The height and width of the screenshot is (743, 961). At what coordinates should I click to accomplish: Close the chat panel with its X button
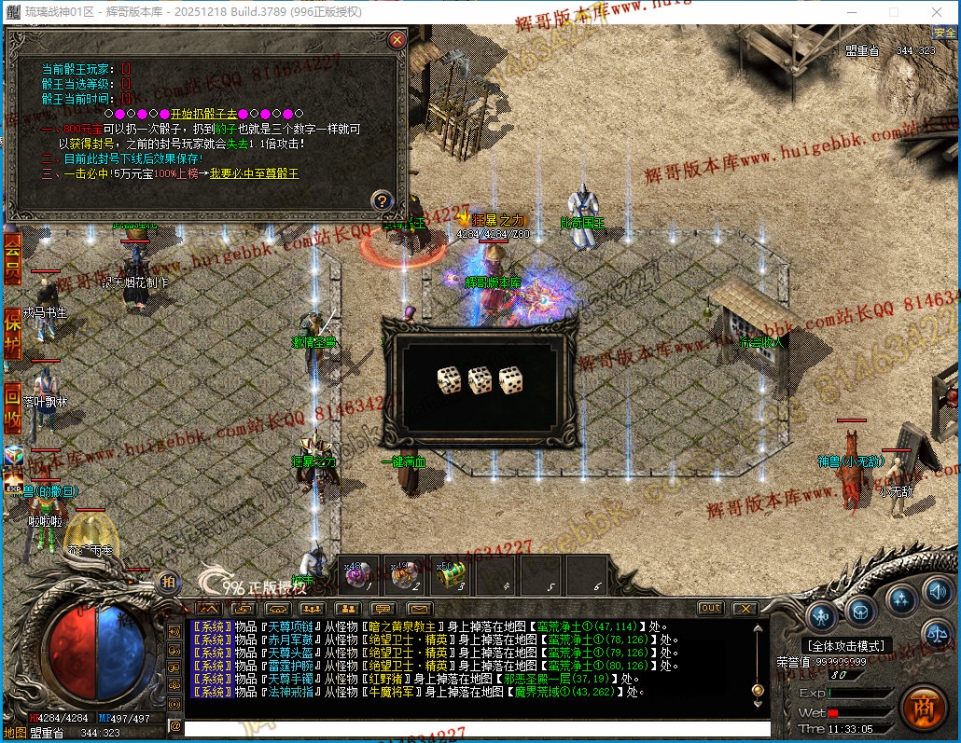coord(743,608)
